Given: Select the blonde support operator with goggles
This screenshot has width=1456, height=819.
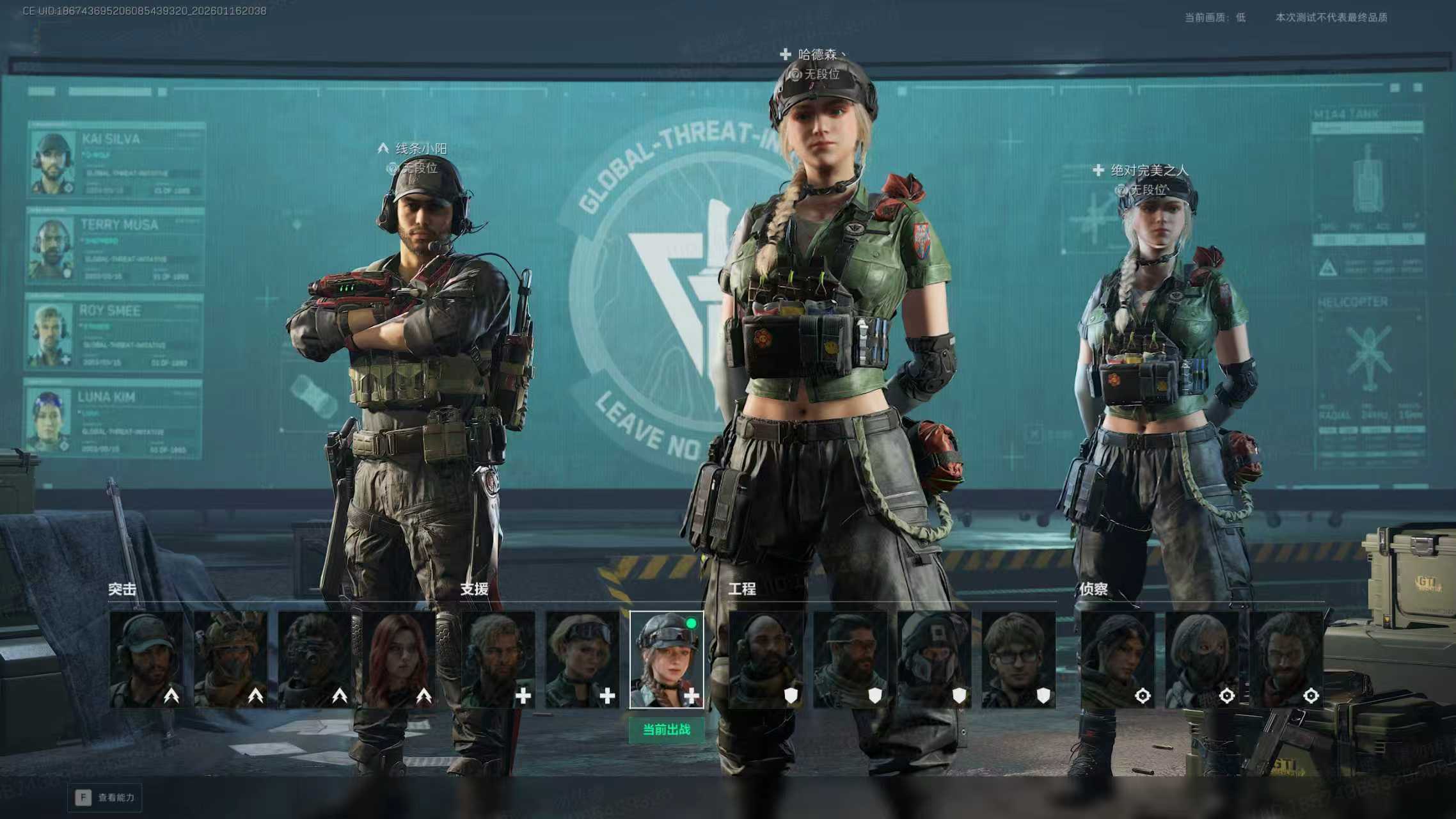Looking at the screenshot, I should tap(582, 659).
